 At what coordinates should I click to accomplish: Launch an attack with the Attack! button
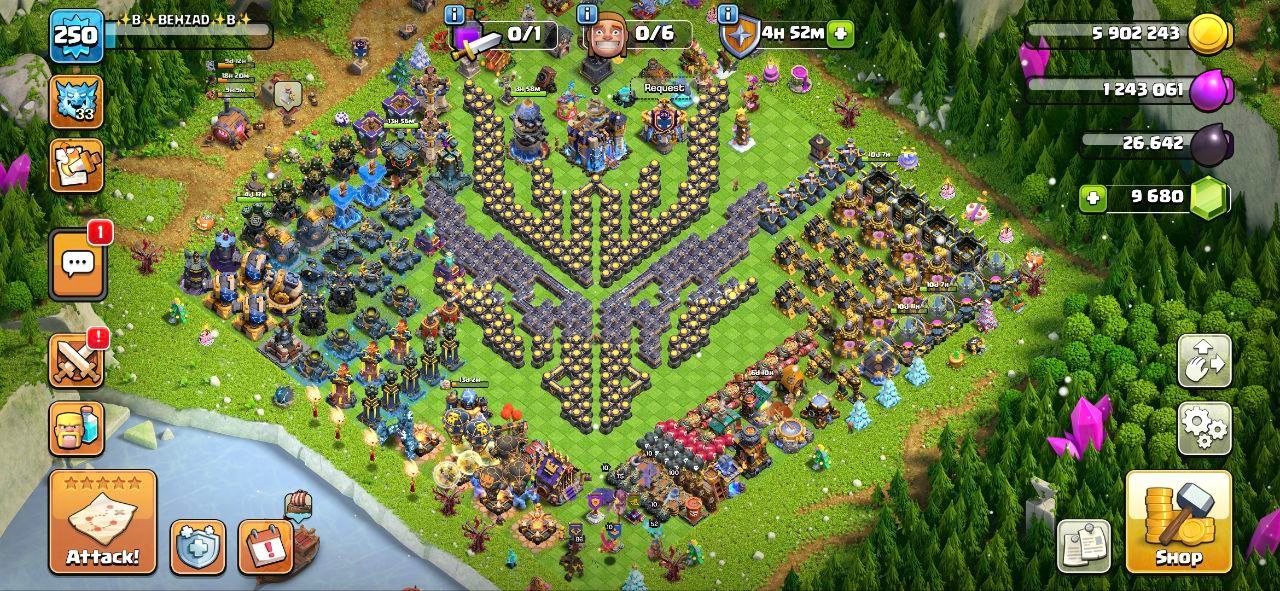(x=103, y=522)
